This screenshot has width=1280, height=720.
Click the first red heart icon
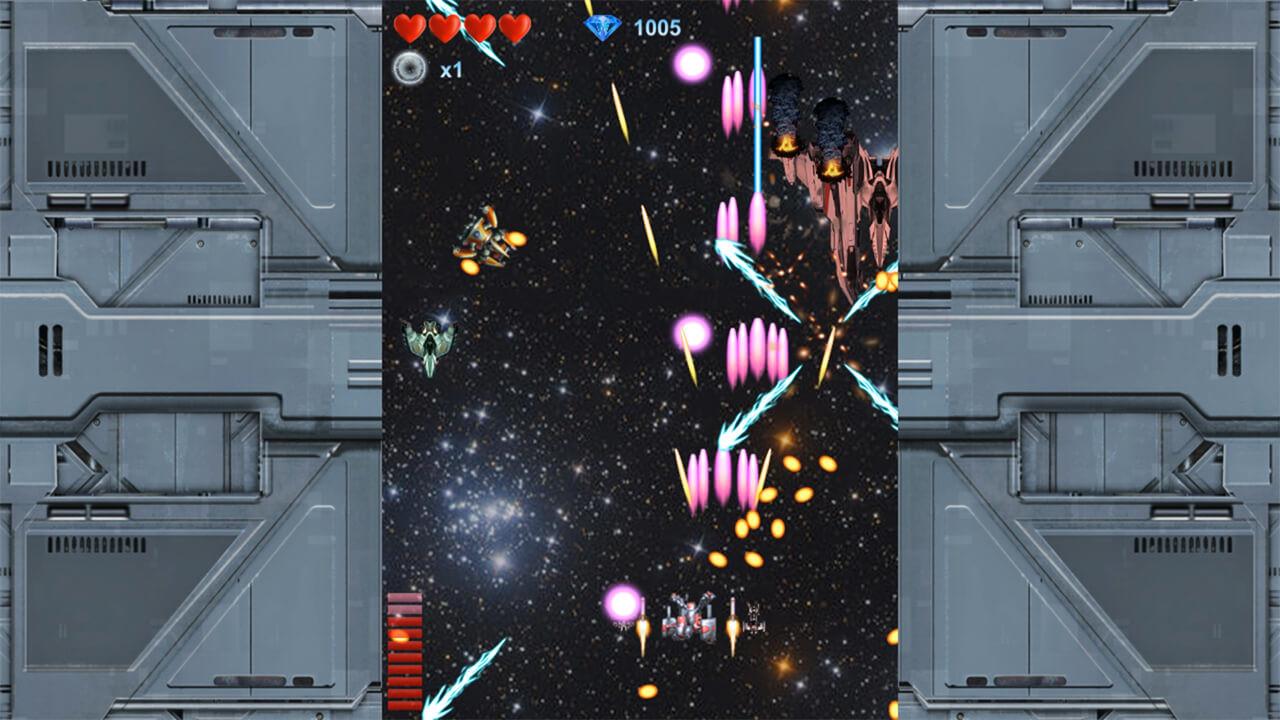(x=409, y=28)
